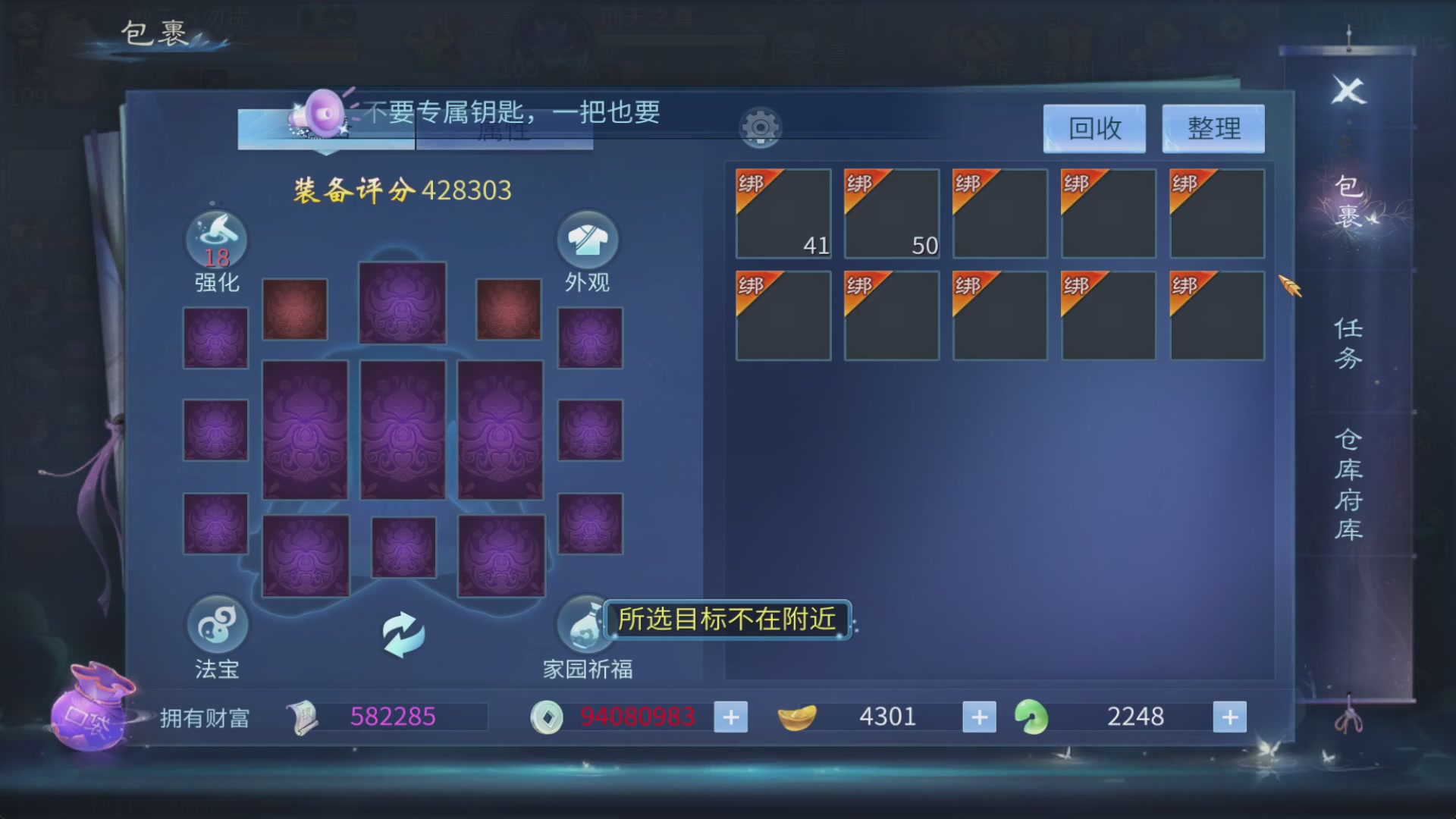
Task: Click the 绑 corner tag on a second-row slot
Action: (x=749, y=286)
